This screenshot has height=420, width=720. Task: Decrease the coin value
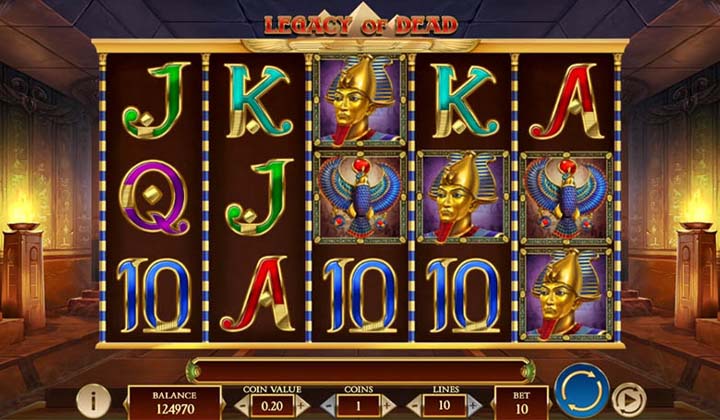[x=241, y=405]
